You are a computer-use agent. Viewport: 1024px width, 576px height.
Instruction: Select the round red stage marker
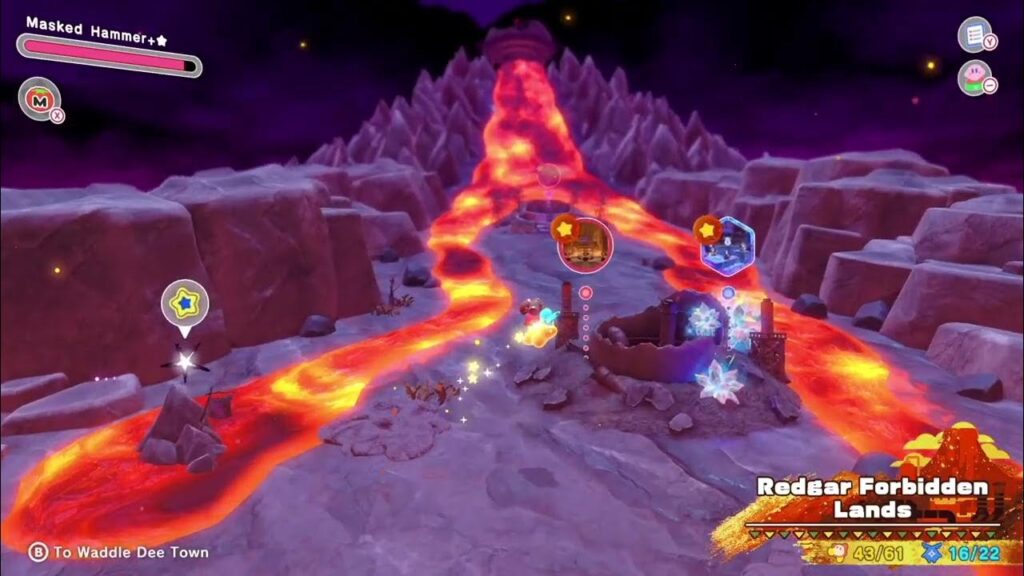585,245
